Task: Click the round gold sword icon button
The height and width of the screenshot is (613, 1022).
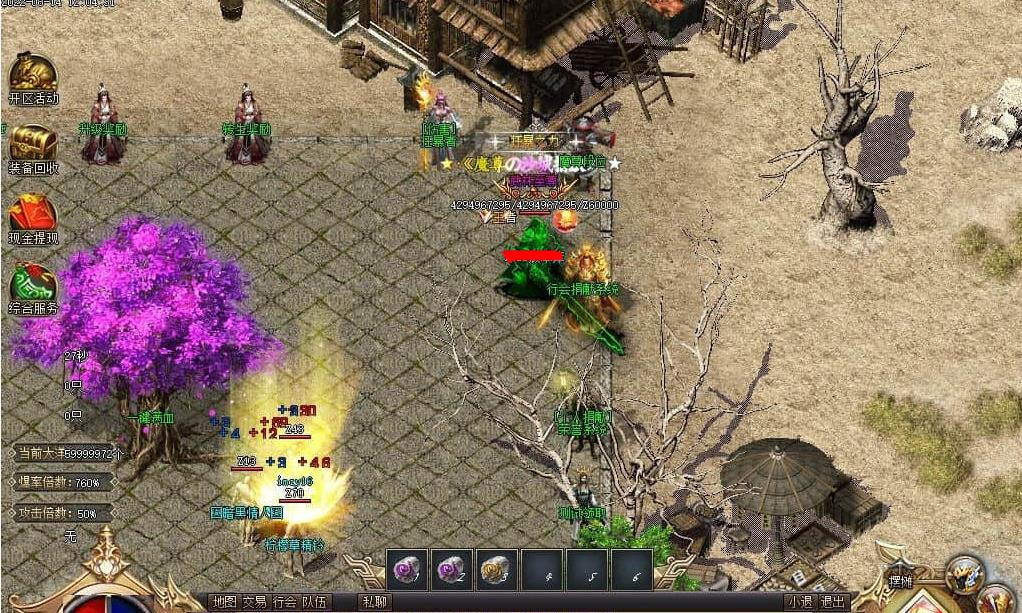Action: [964, 573]
